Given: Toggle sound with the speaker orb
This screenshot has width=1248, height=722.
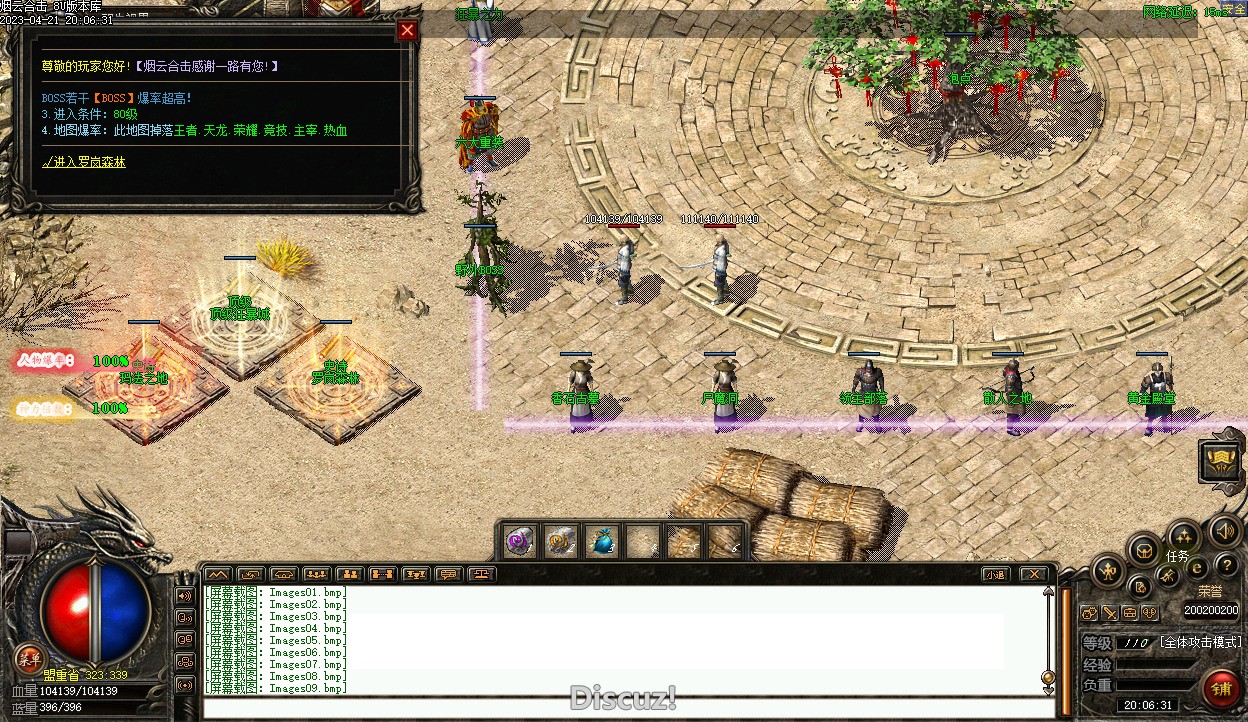Looking at the screenshot, I should pyautogui.click(x=1224, y=530).
